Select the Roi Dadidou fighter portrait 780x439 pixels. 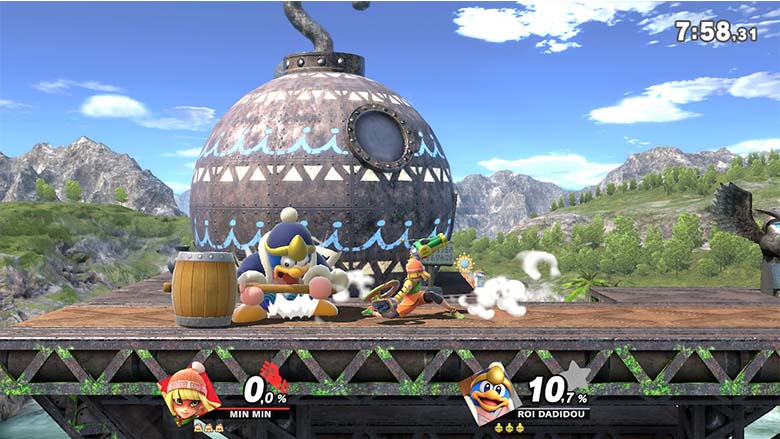point(491,393)
